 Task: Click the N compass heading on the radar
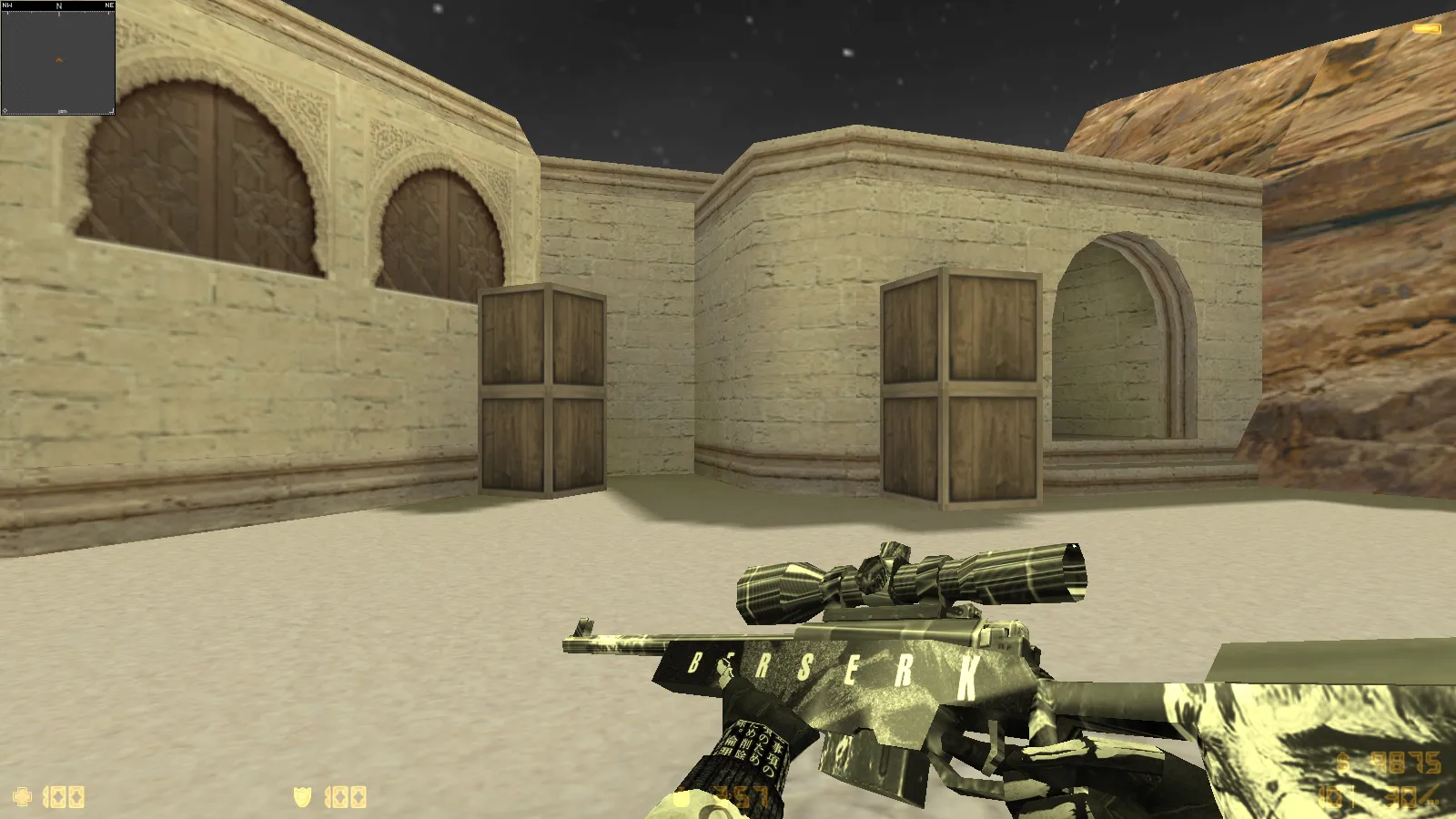click(59, 5)
